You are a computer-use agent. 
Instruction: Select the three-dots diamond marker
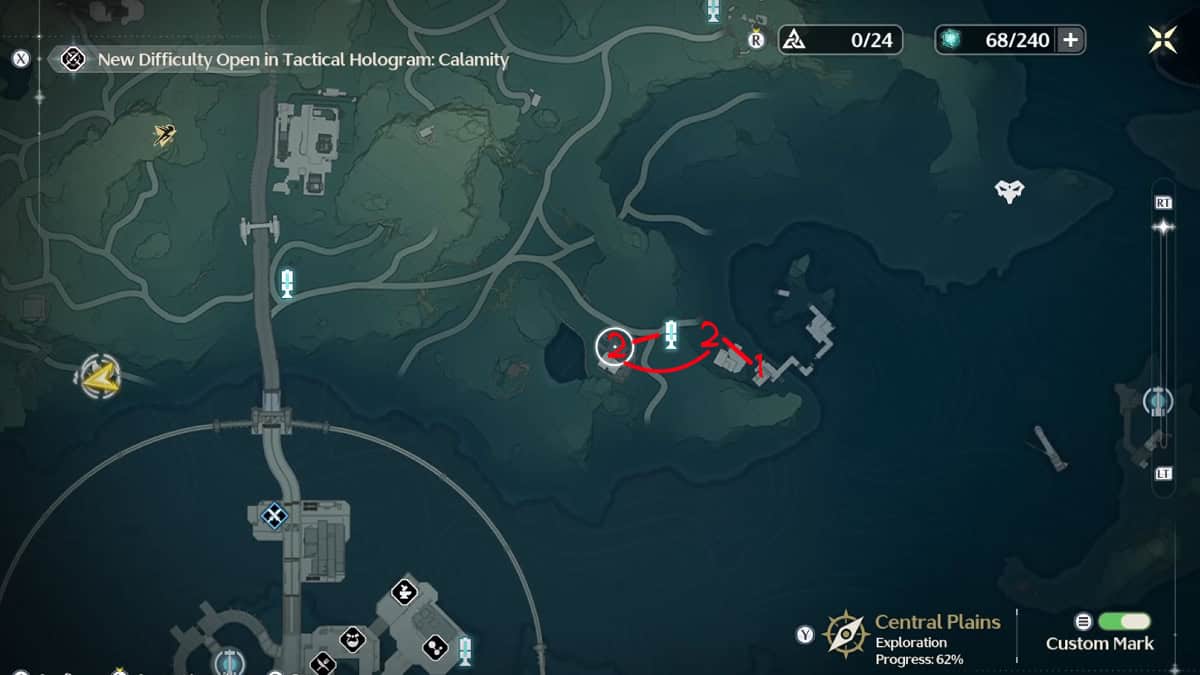coord(436,647)
